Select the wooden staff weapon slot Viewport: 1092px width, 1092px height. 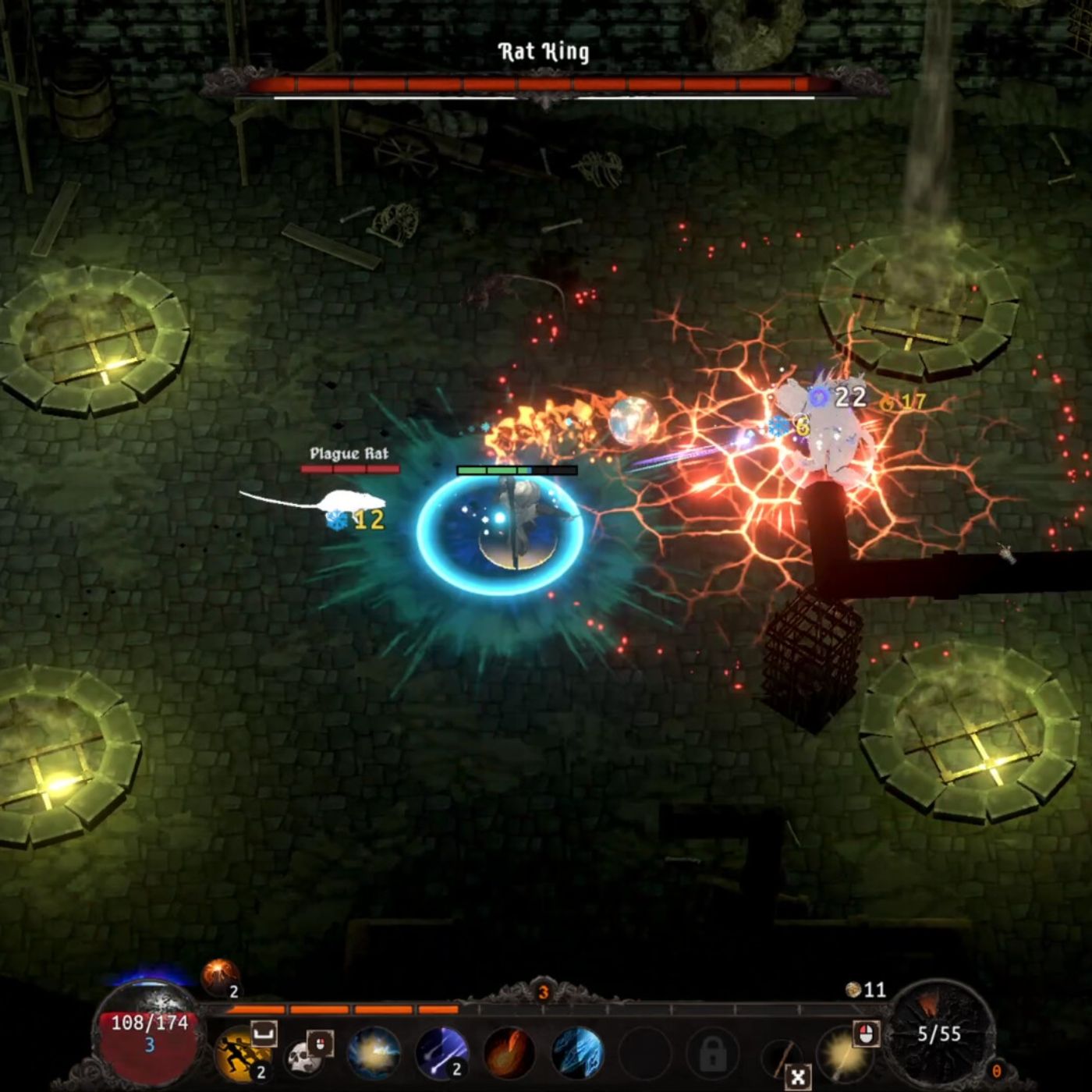(781, 1058)
